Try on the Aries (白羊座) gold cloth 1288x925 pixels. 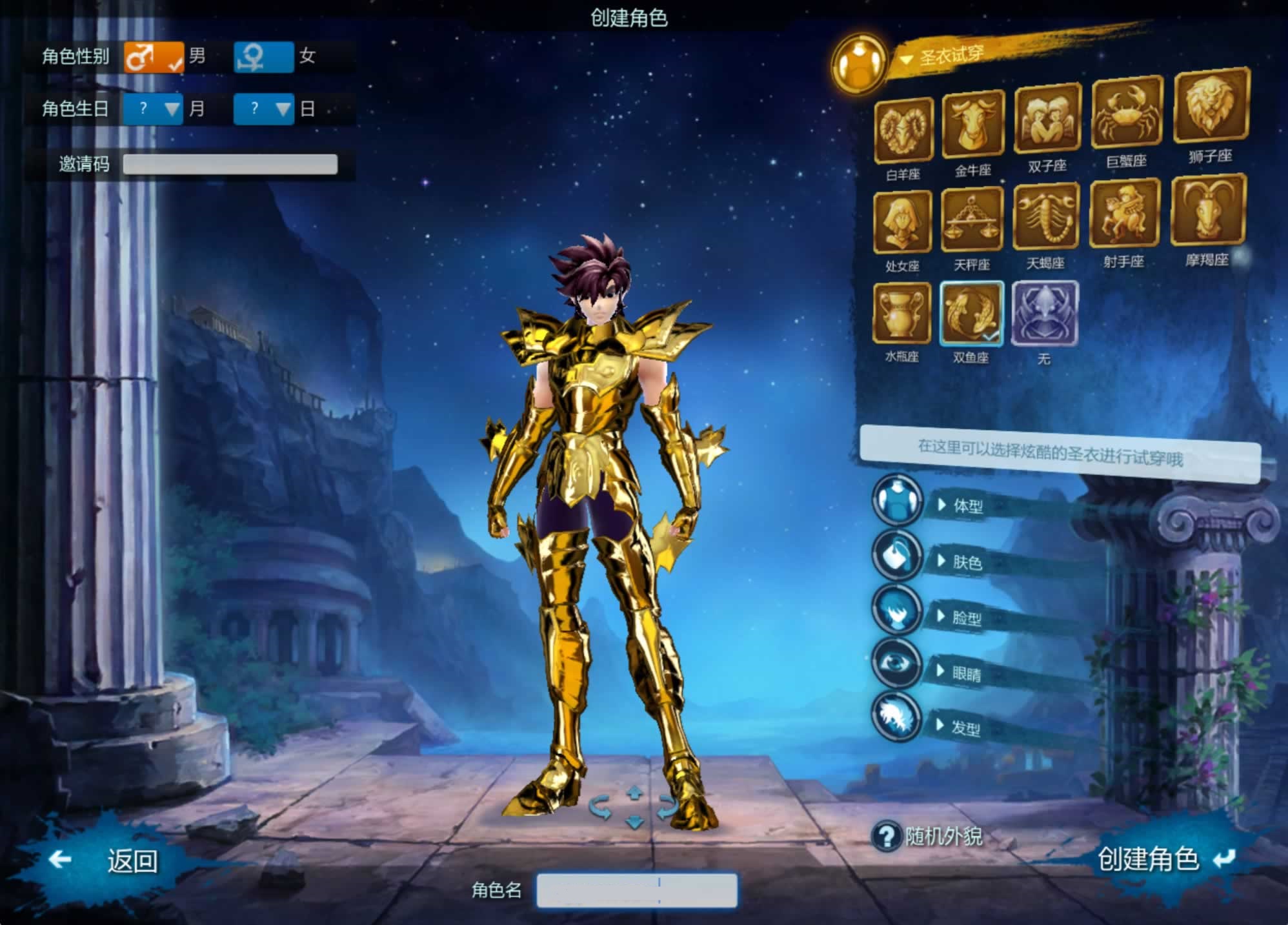(x=903, y=130)
